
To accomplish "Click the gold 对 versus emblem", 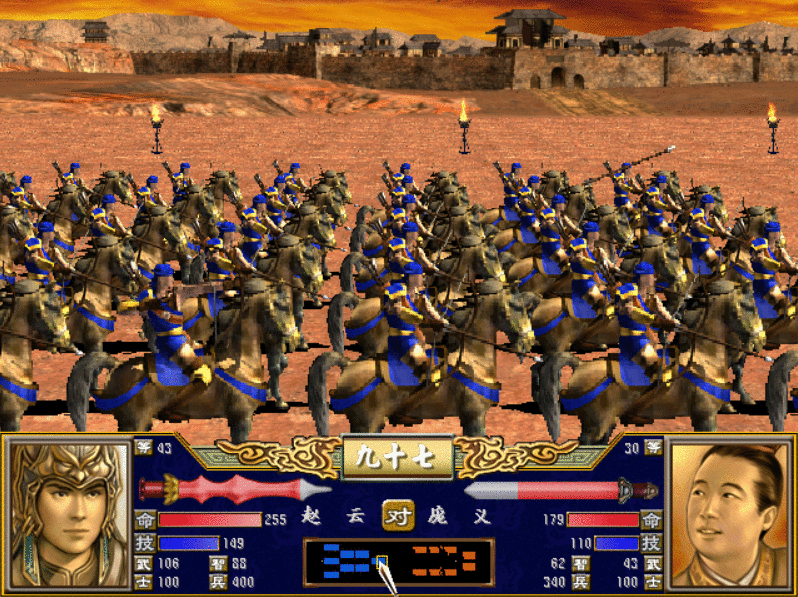I will [x=399, y=513].
